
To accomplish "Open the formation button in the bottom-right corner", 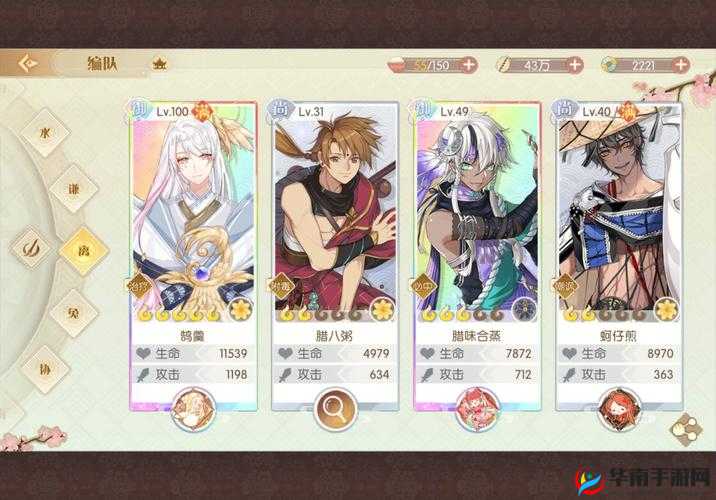I will (685, 428).
